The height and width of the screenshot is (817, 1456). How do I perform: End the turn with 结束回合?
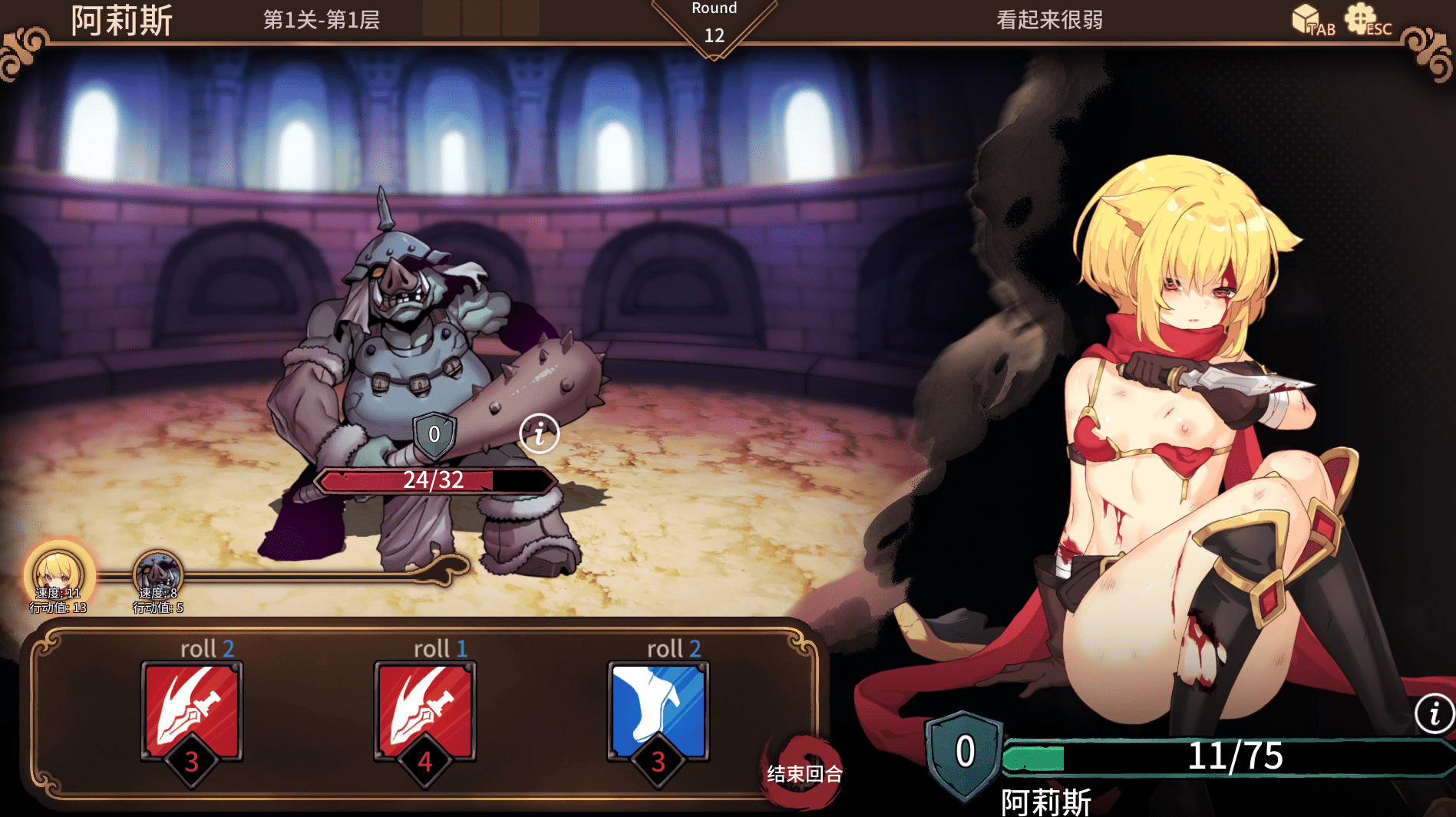(x=803, y=773)
